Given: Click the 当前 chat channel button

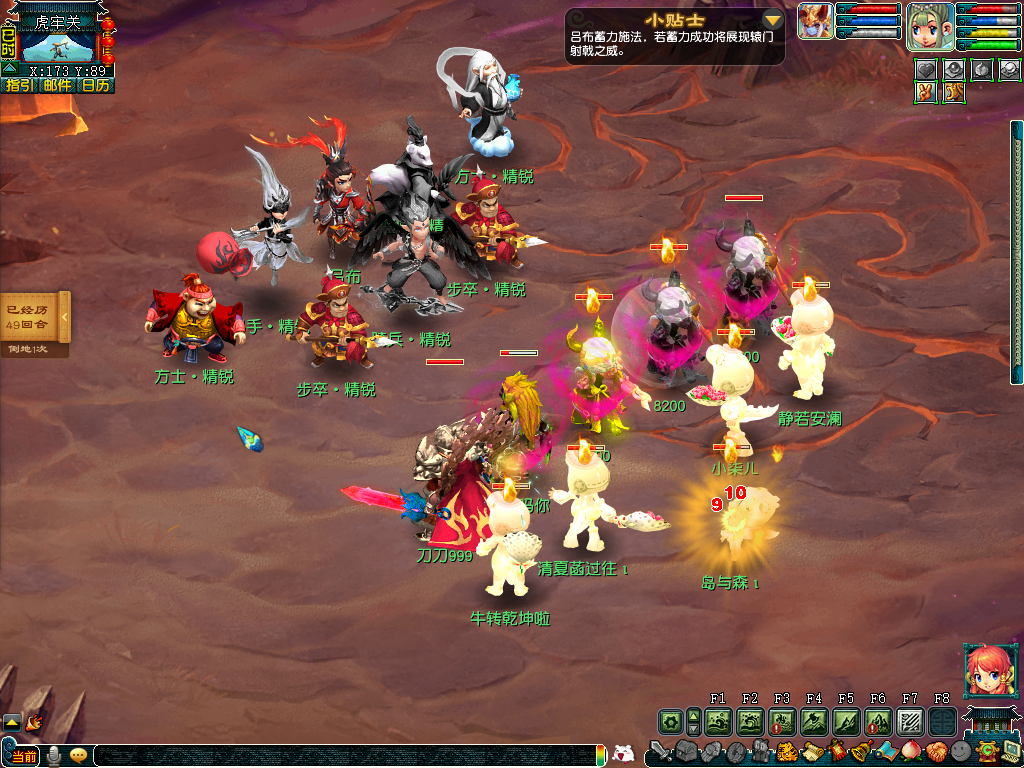Looking at the screenshot, I should point(24,756).
